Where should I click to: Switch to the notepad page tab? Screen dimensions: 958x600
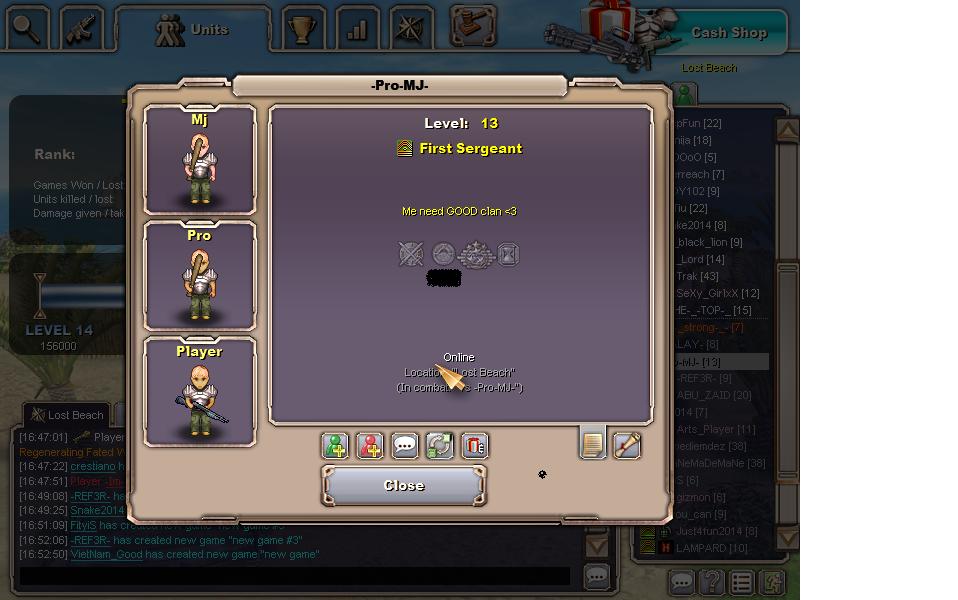592,442
